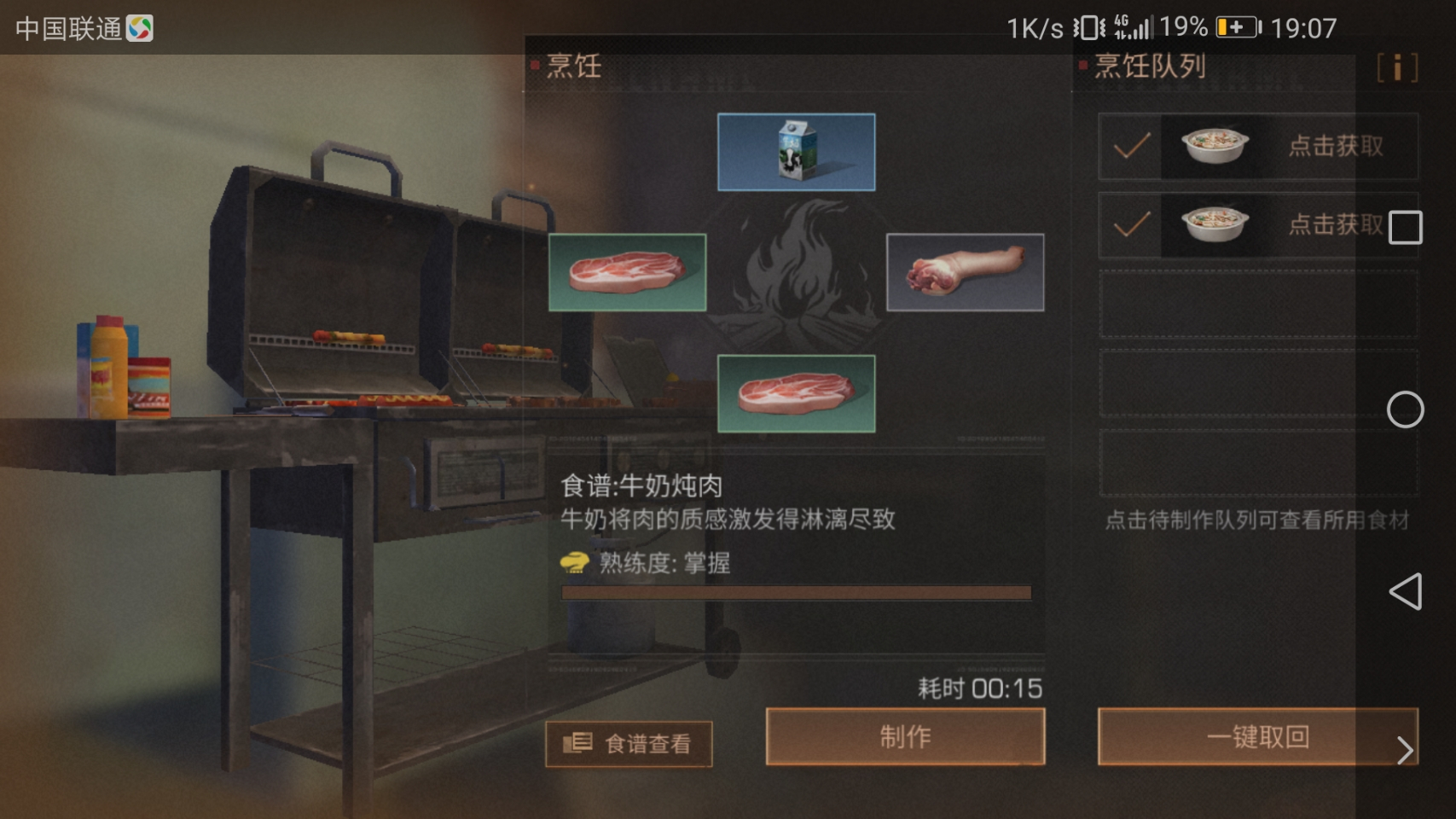The image size is (1456, 819).
Task: Collect all dishes with 一键取回
Action: (1256, 736)
